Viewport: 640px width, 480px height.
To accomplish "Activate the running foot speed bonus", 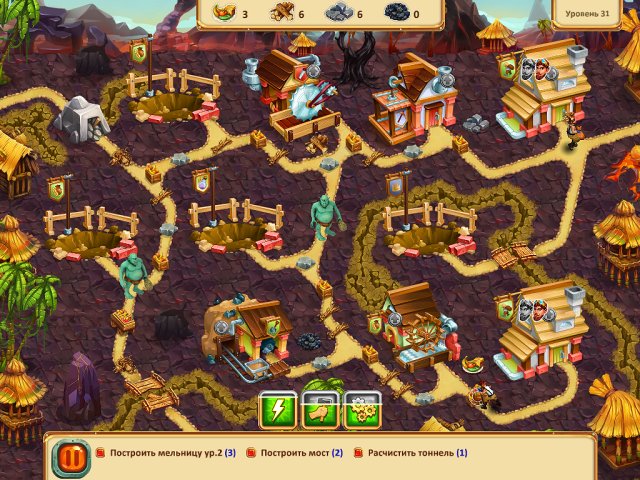I will pos(318,410).
